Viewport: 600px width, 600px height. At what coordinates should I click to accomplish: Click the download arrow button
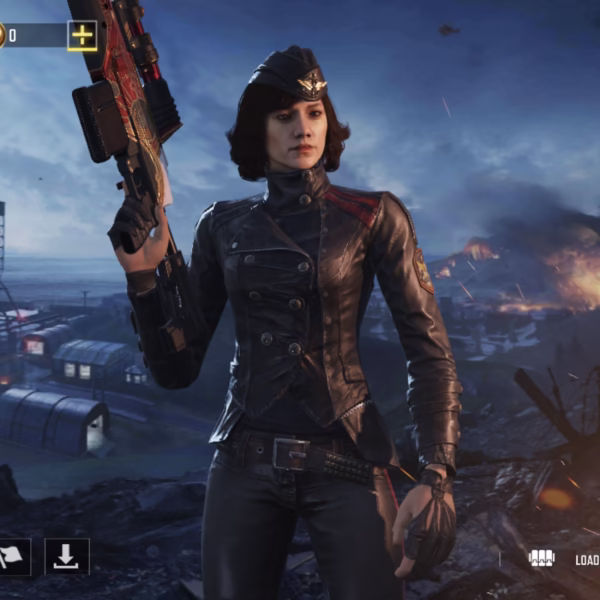point(67,557)
